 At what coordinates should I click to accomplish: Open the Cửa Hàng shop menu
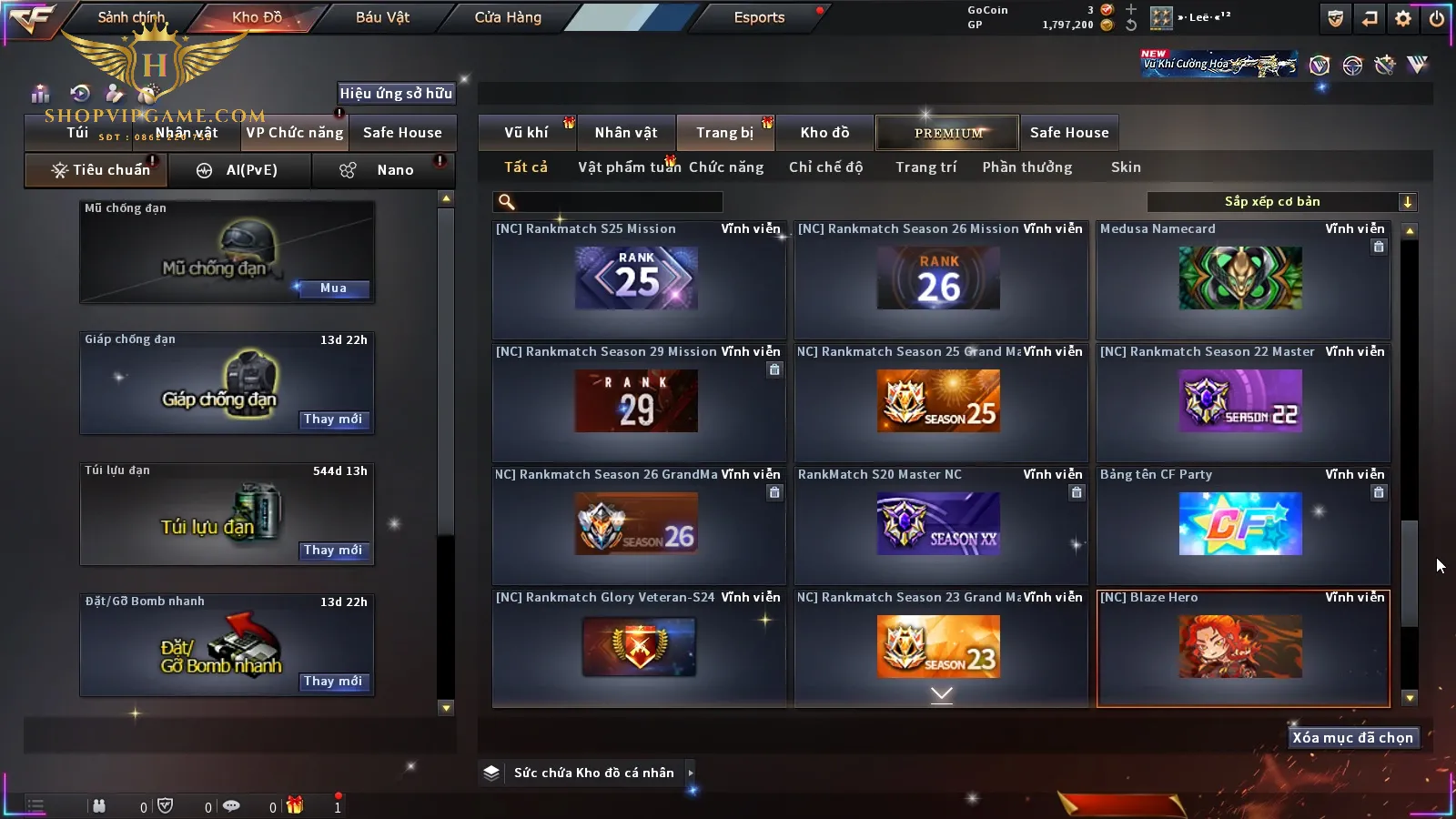(x=508, y=17)
